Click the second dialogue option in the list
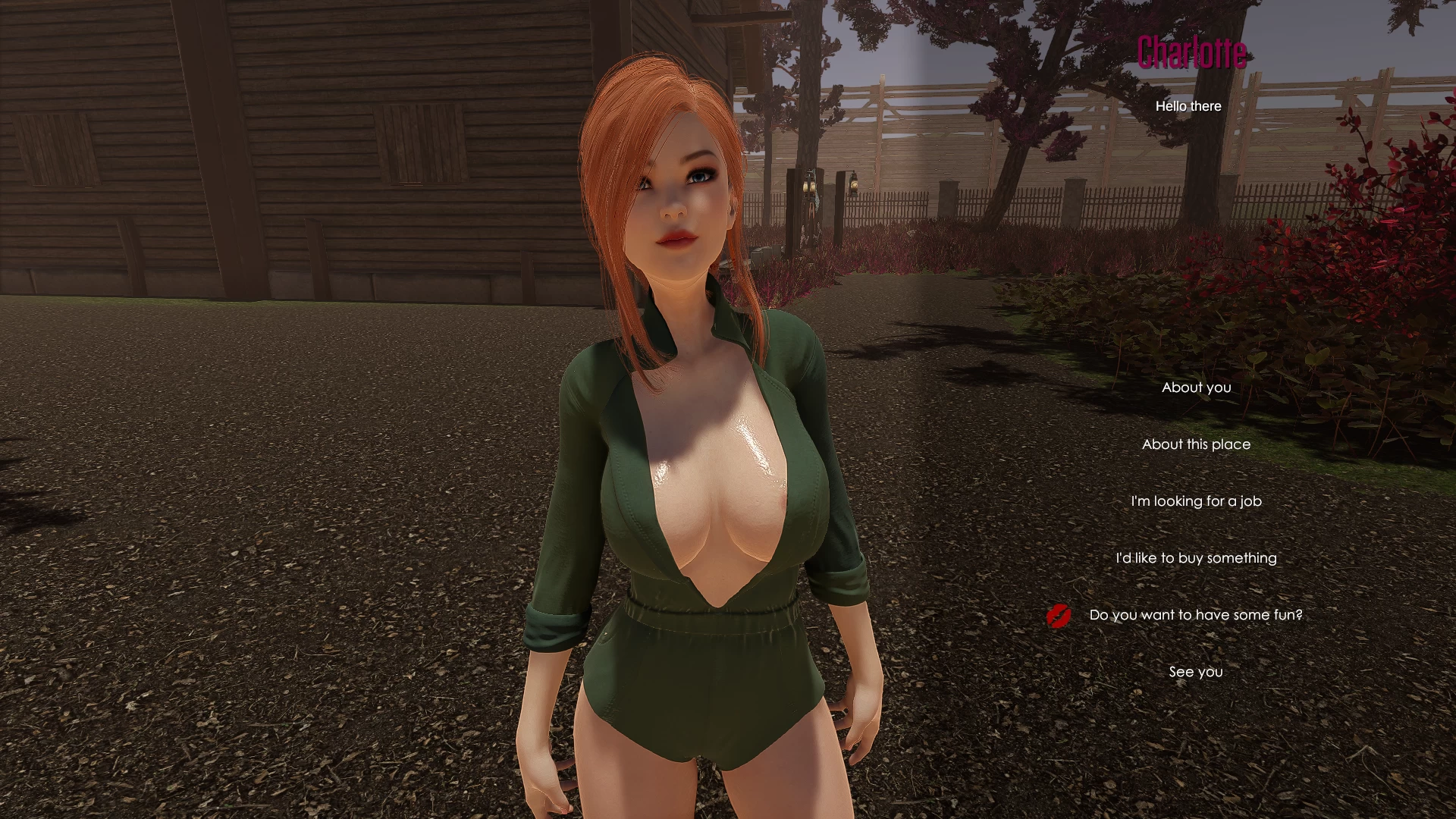Viewport: 1456px width, 819px height. pyautogui.click(x=1196, y=444)
